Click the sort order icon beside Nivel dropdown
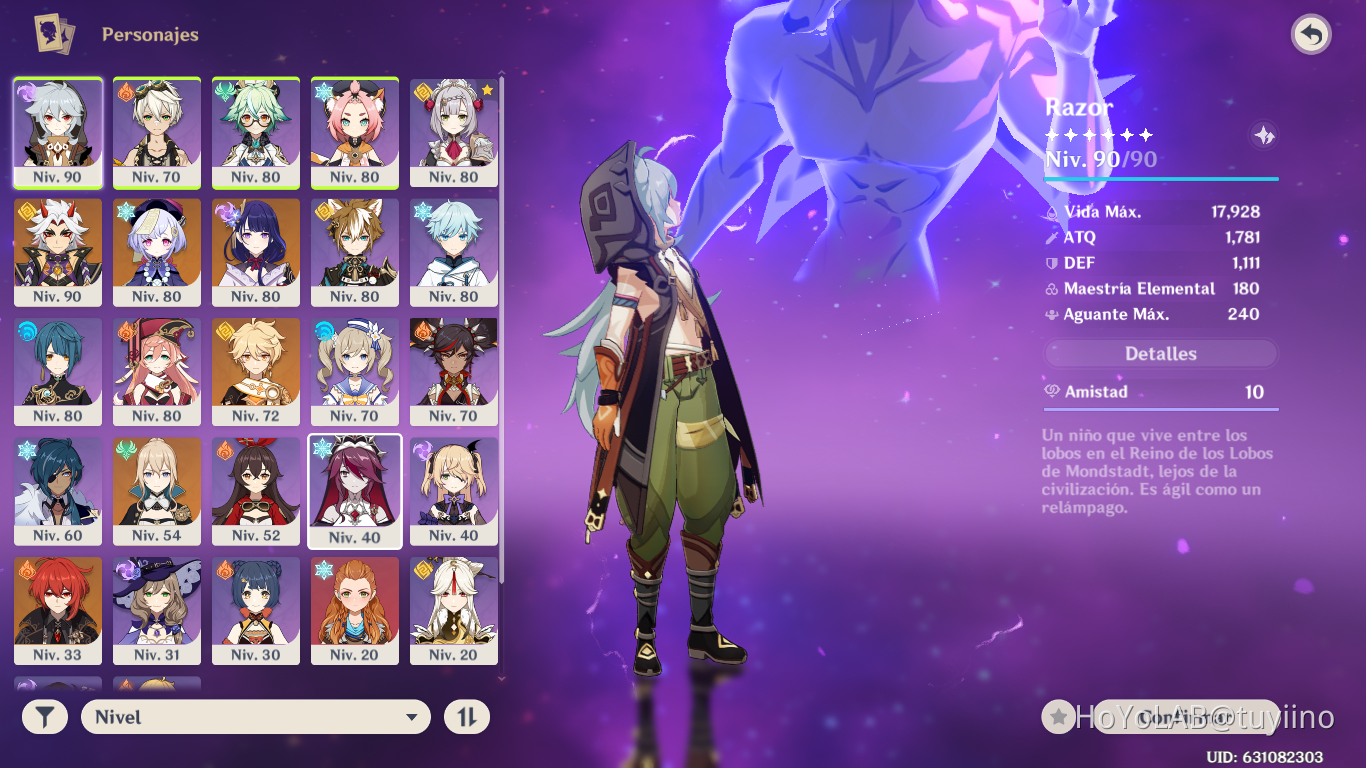Image resolution: width=1366 pixels, height=768 pixels. pos(466,716)
